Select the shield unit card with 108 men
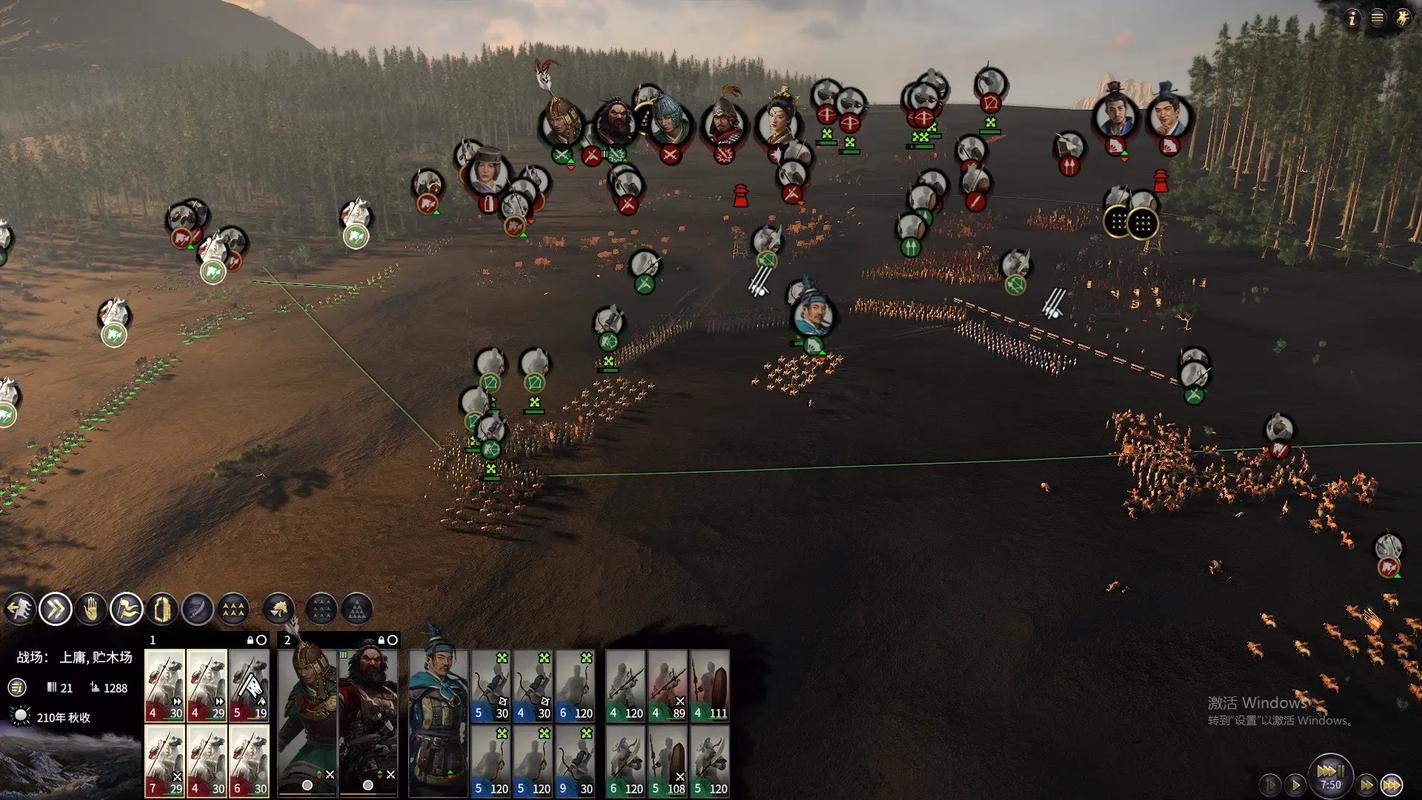Image resolution: width=1422 pixels, height=800 pixels. point(667,760)
